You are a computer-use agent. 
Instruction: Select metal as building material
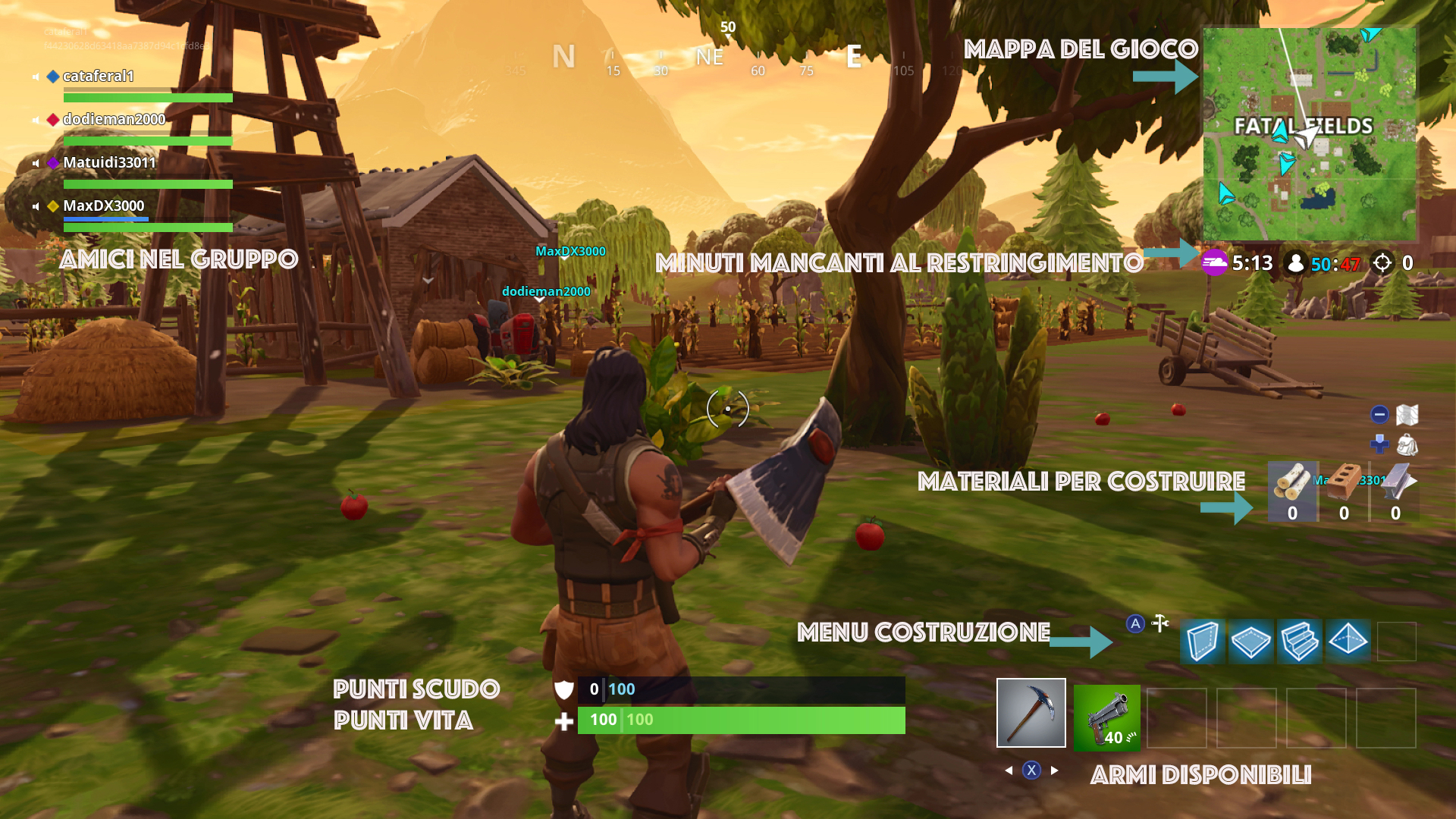click(x=1395, y=491)
